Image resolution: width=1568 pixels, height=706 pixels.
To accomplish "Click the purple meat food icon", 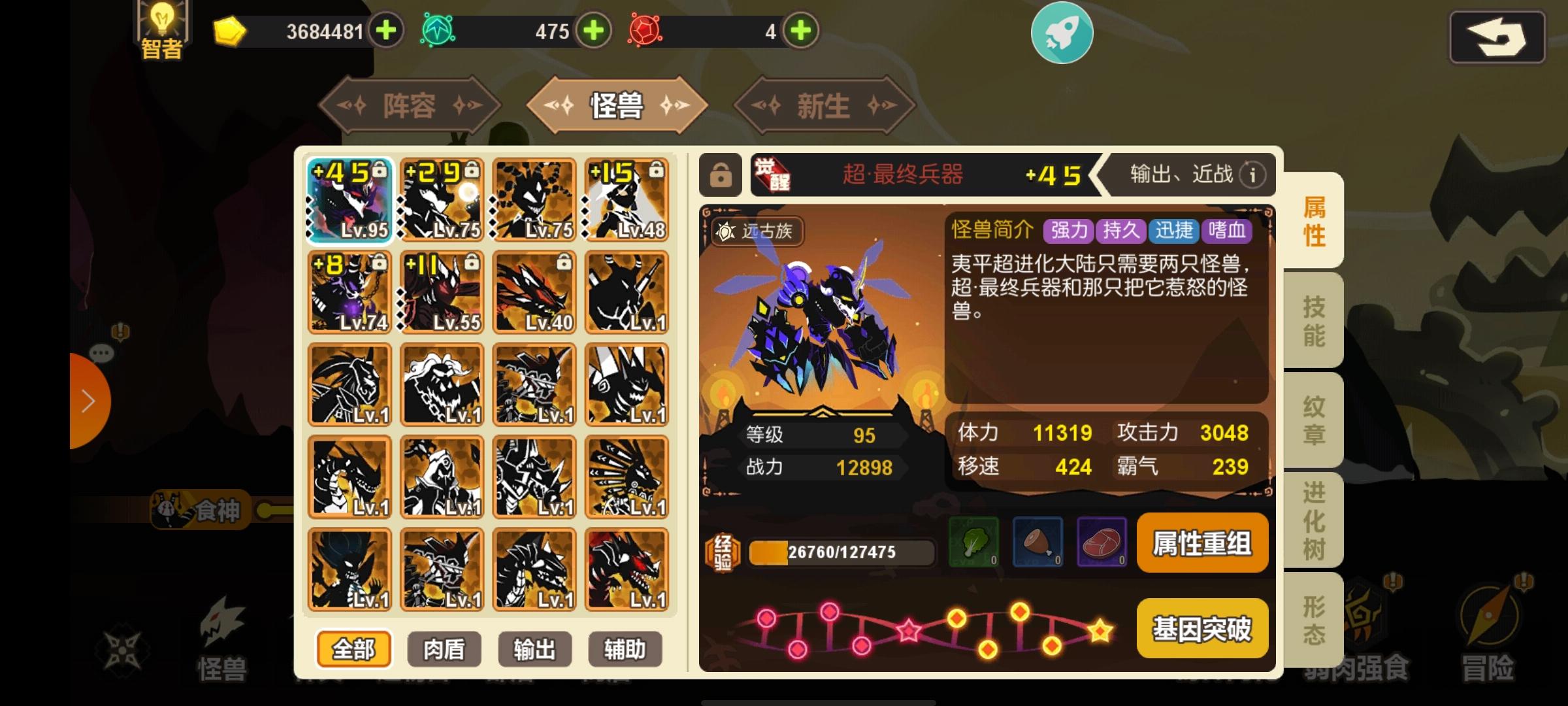I will tap(1102, 543).
